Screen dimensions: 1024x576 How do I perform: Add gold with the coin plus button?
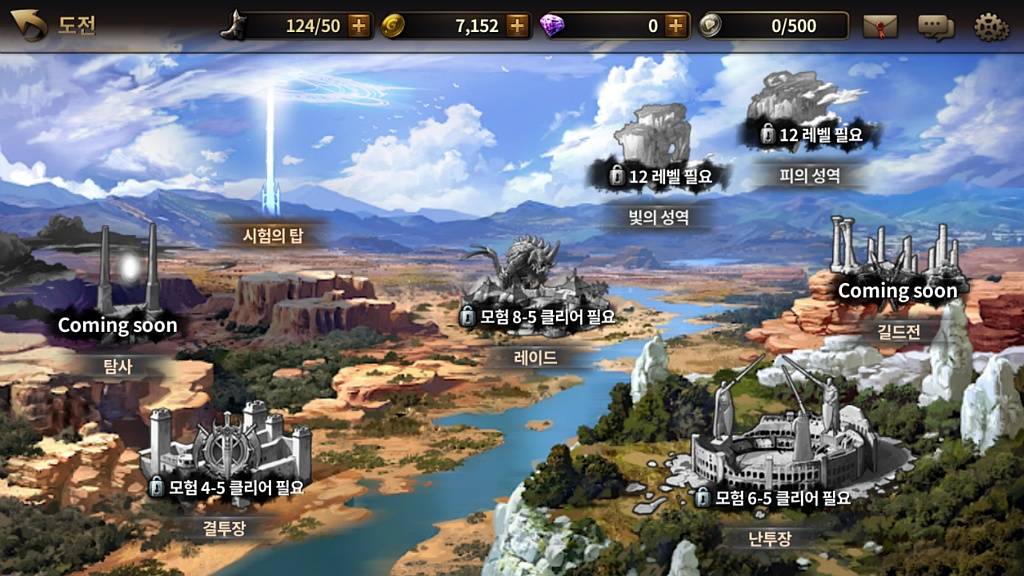[517, 26]
